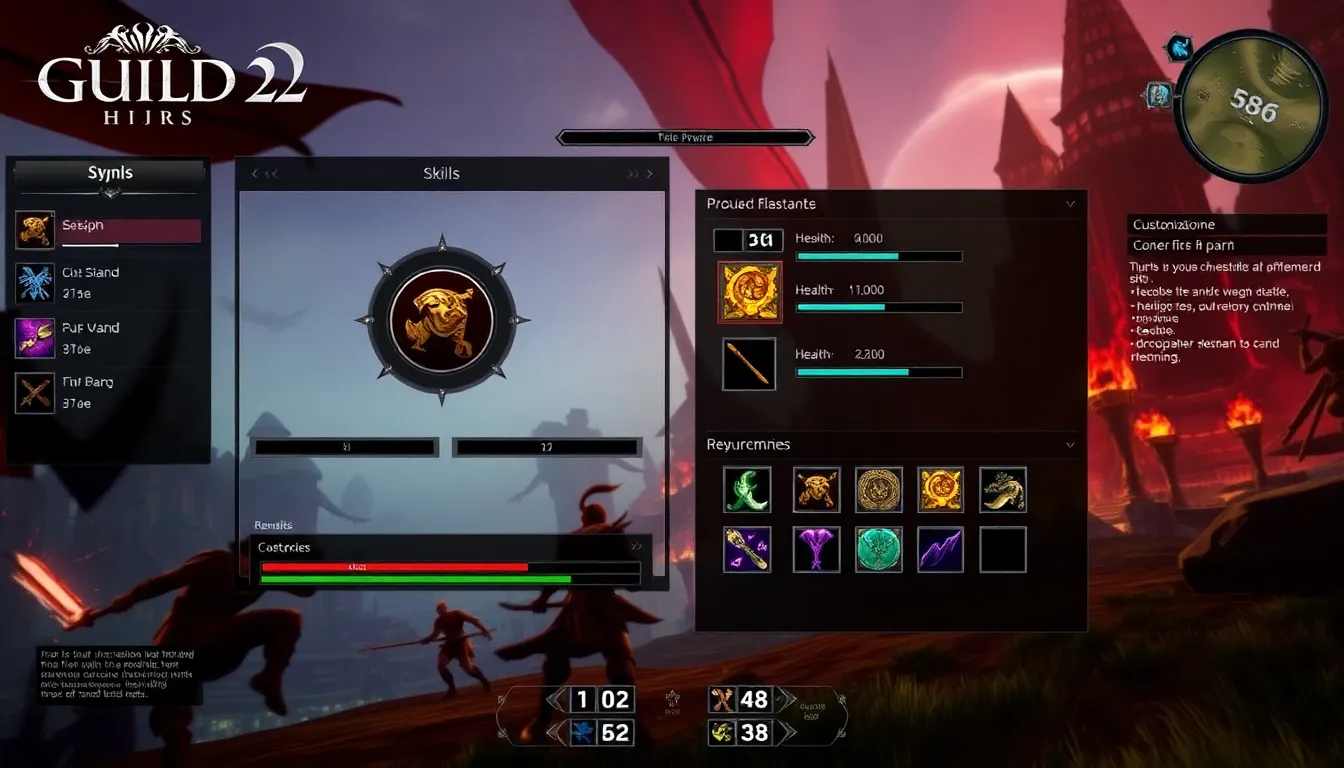Select the red-bordered golden emblem beside Health 11,000

click(749, 292)
